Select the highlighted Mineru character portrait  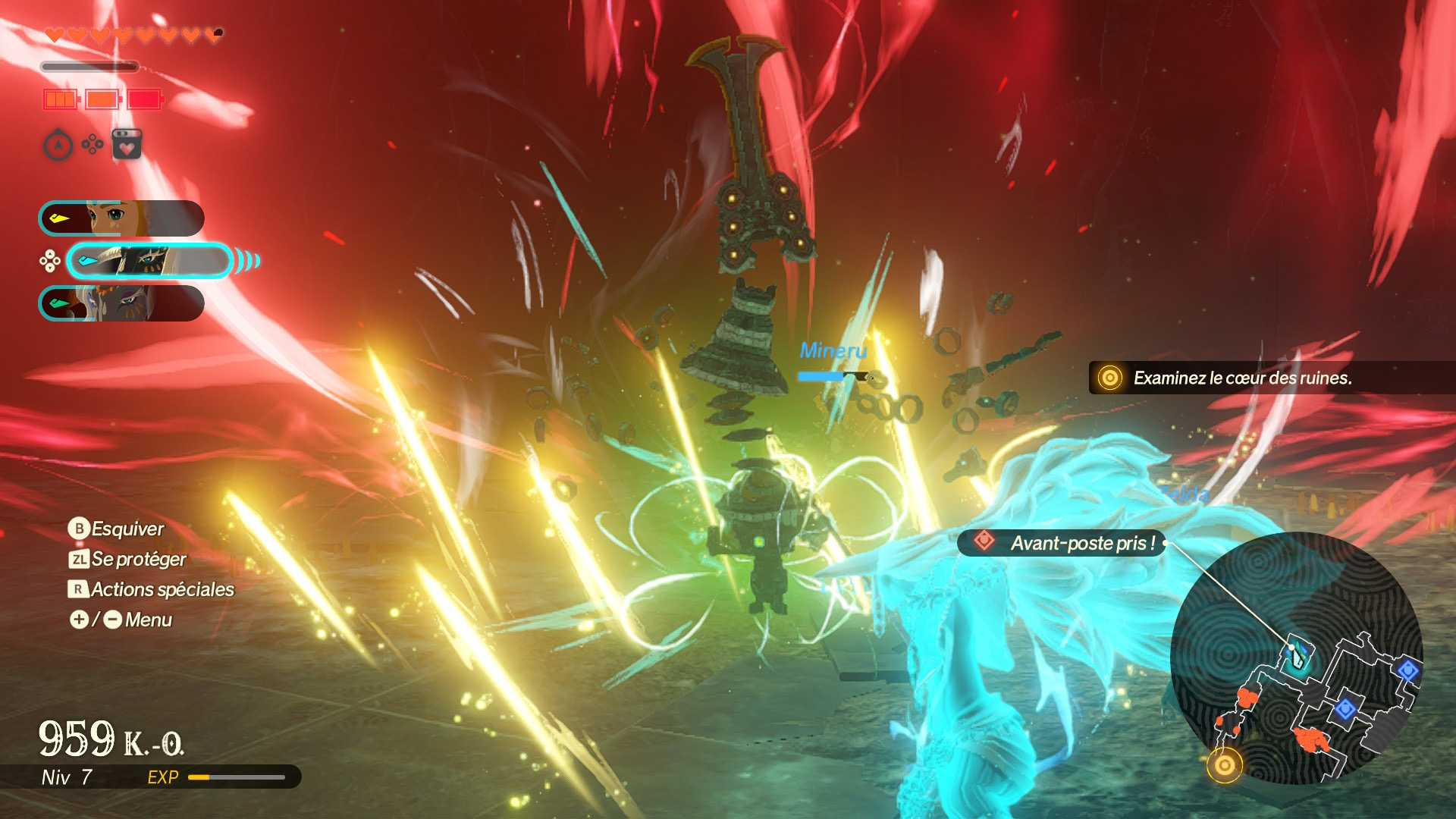(x=149, y=262)
